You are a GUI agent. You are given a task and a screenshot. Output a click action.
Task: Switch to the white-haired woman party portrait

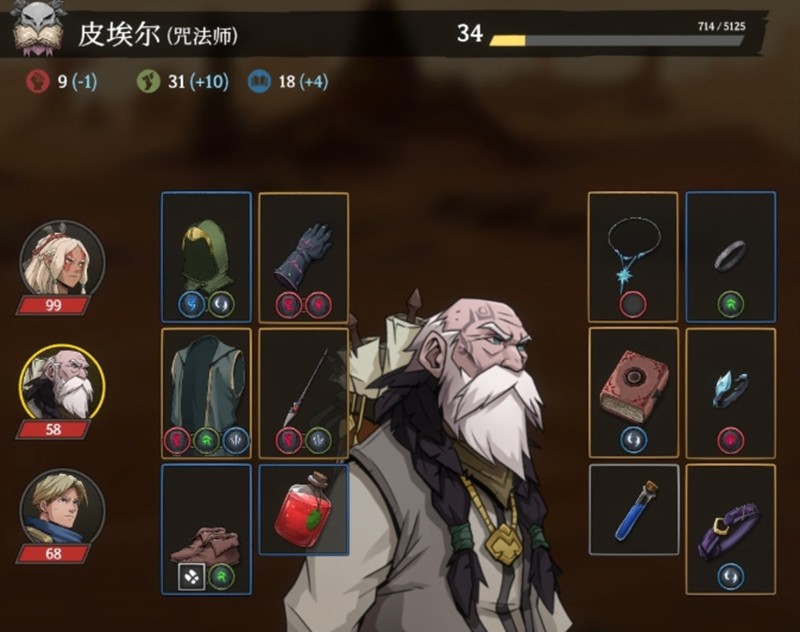coord(62,260)
